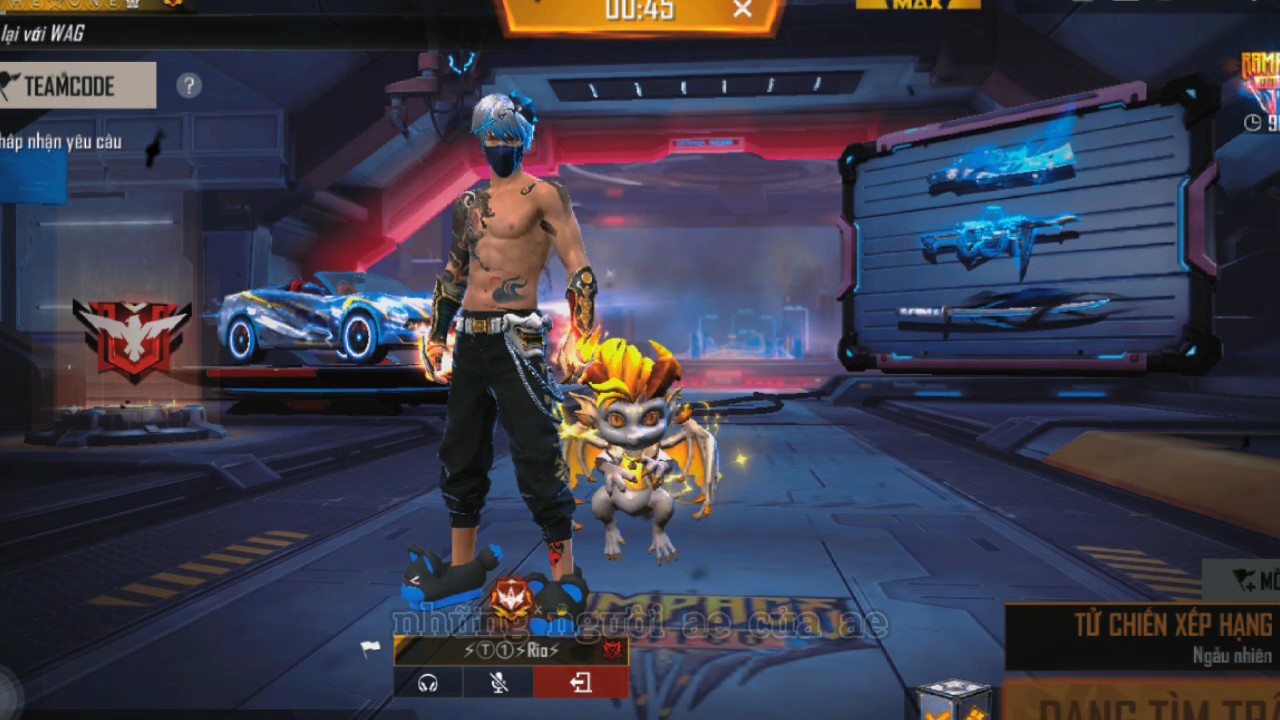Open the loot cube icon

pyautogui.click(x=953, y=701)
